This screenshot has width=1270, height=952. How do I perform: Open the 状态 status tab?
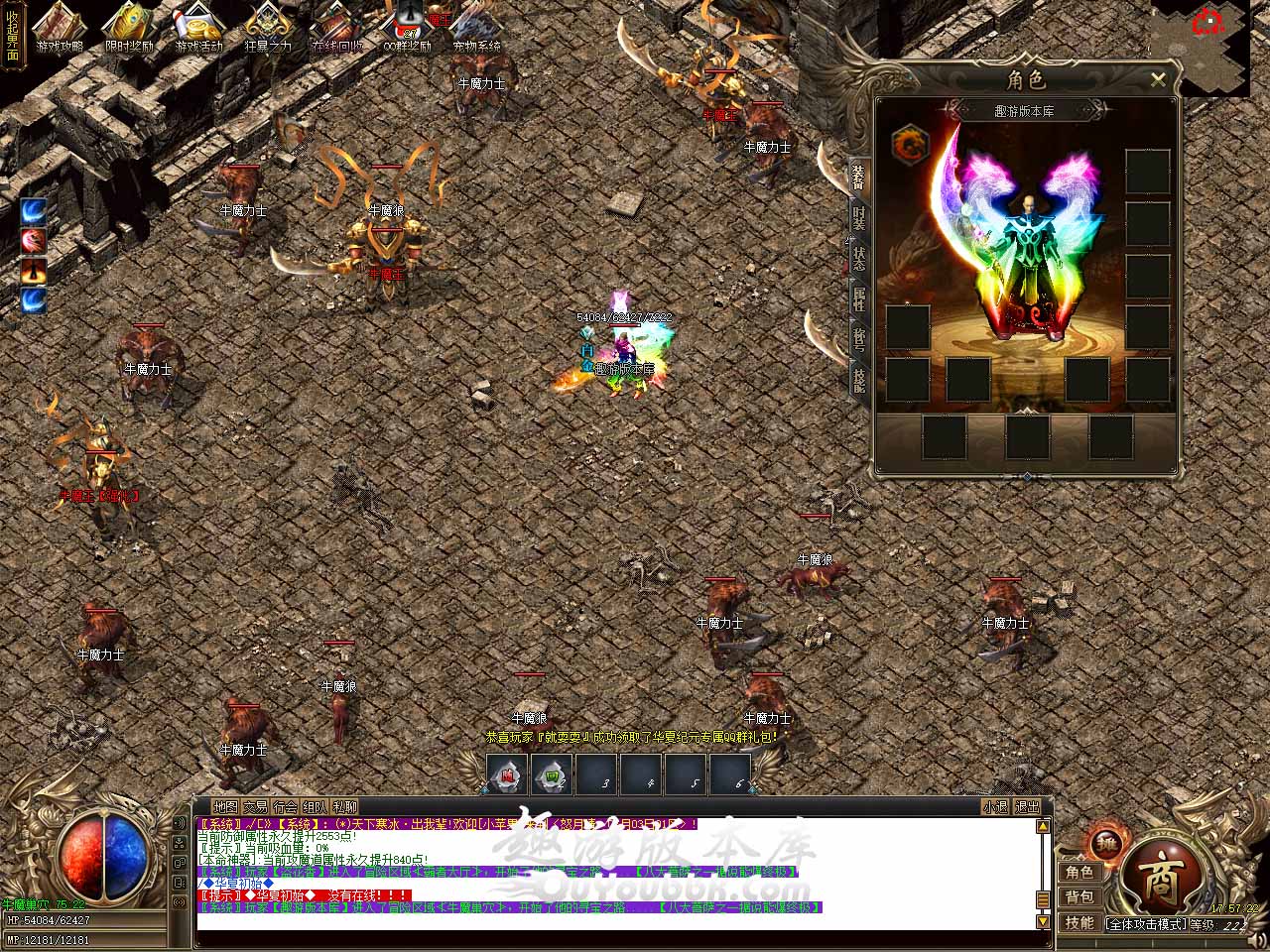[x=859, y=257]
